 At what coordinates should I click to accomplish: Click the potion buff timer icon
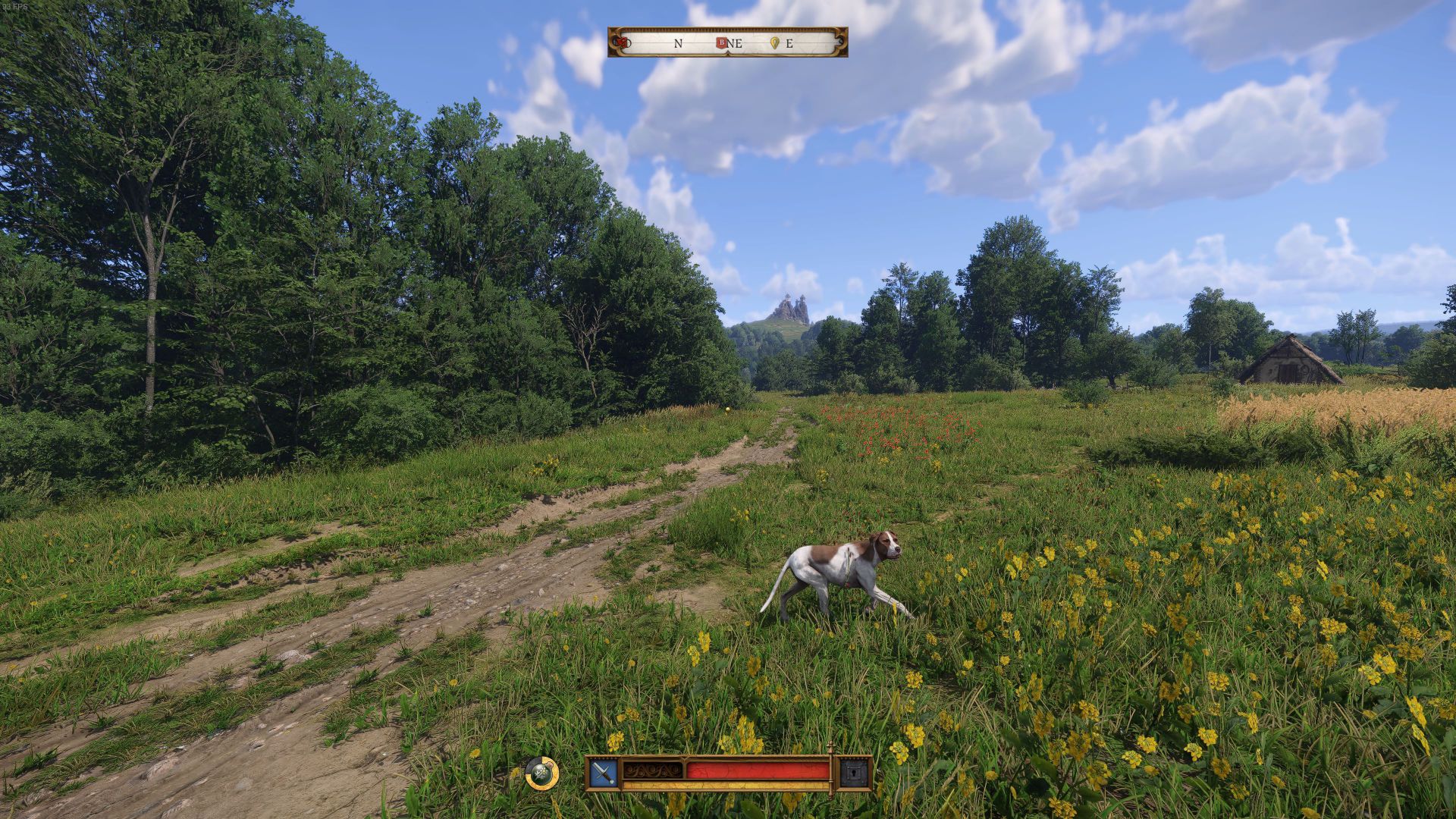(x=541, y=773)
